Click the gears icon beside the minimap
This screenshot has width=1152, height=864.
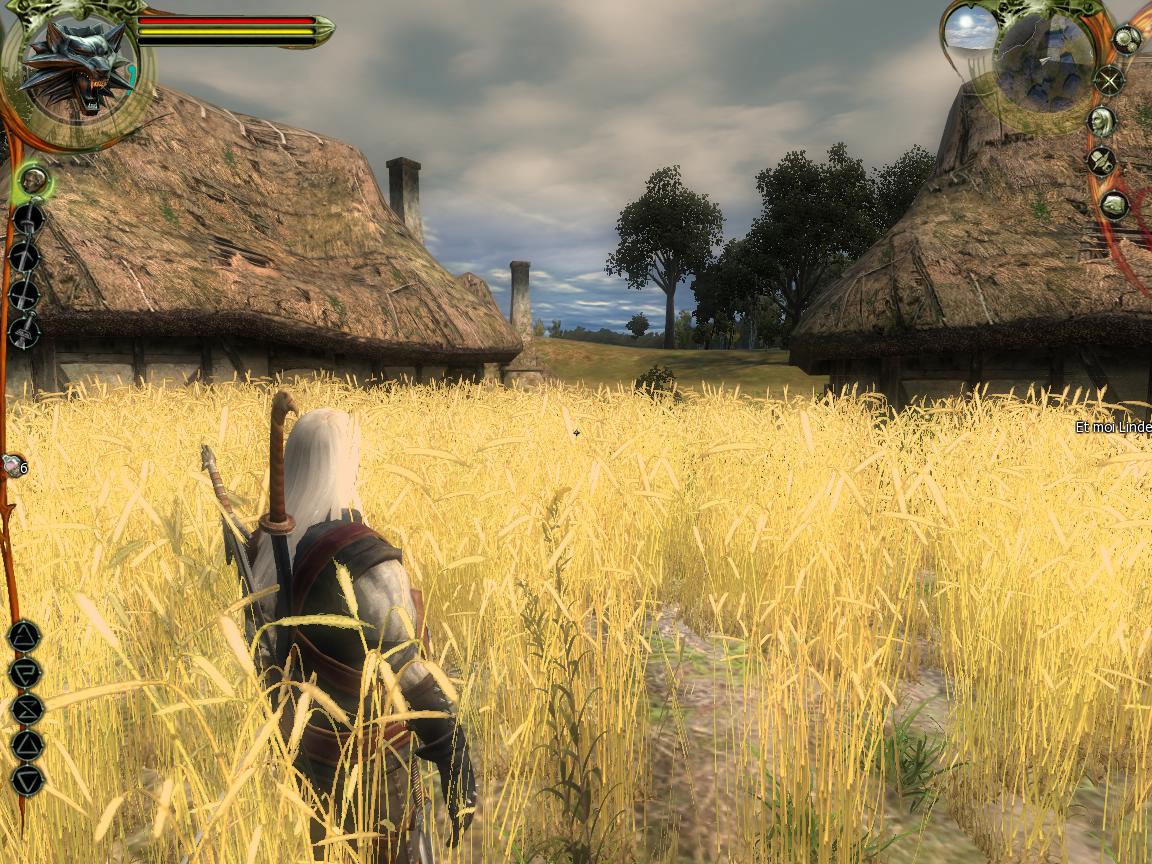coord(1127,40)
